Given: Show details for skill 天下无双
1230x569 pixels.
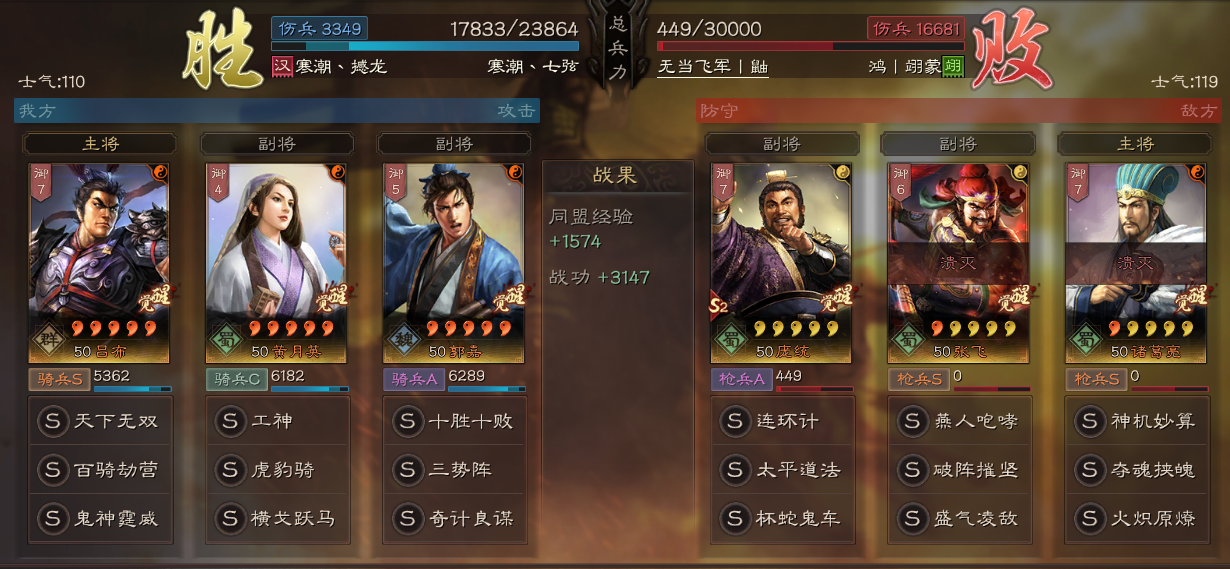Looking at the screenshot, I should [99, 421].
